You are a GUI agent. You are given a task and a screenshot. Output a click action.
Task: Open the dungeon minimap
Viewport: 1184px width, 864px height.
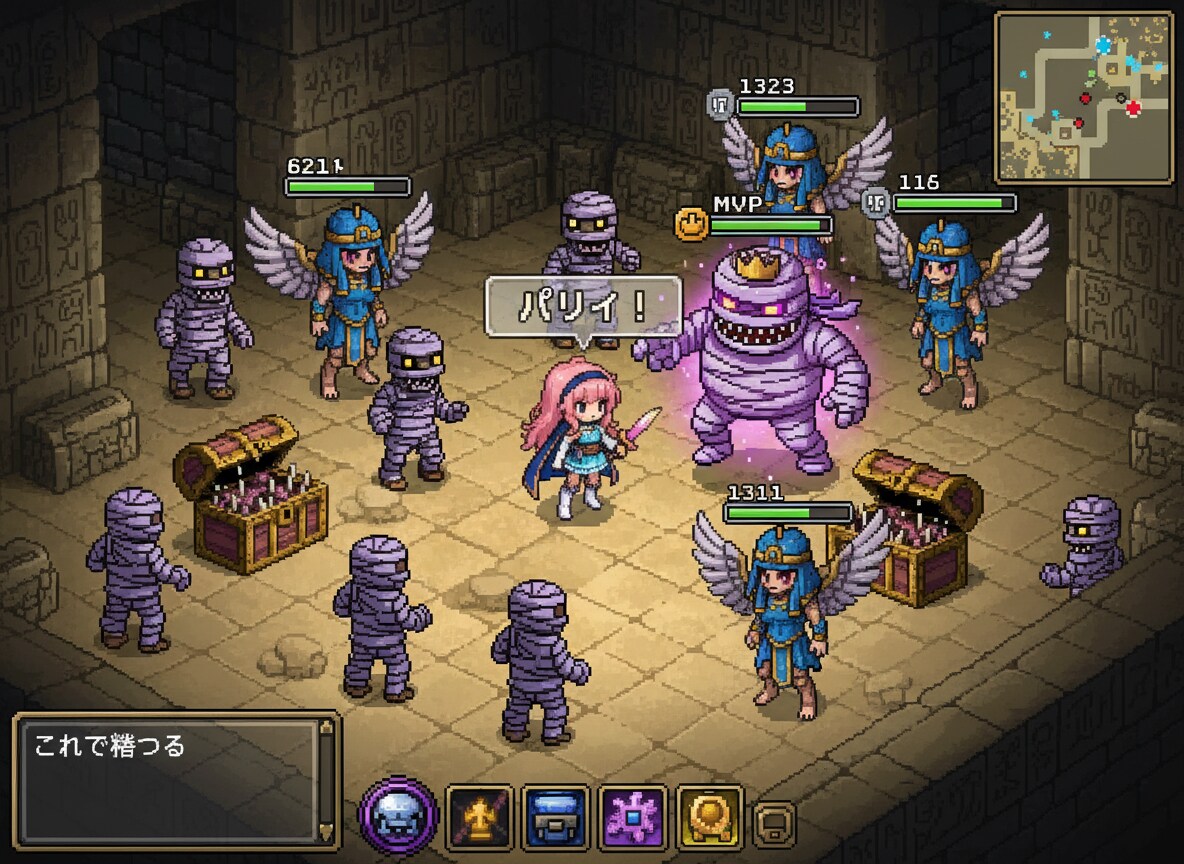1084,97
